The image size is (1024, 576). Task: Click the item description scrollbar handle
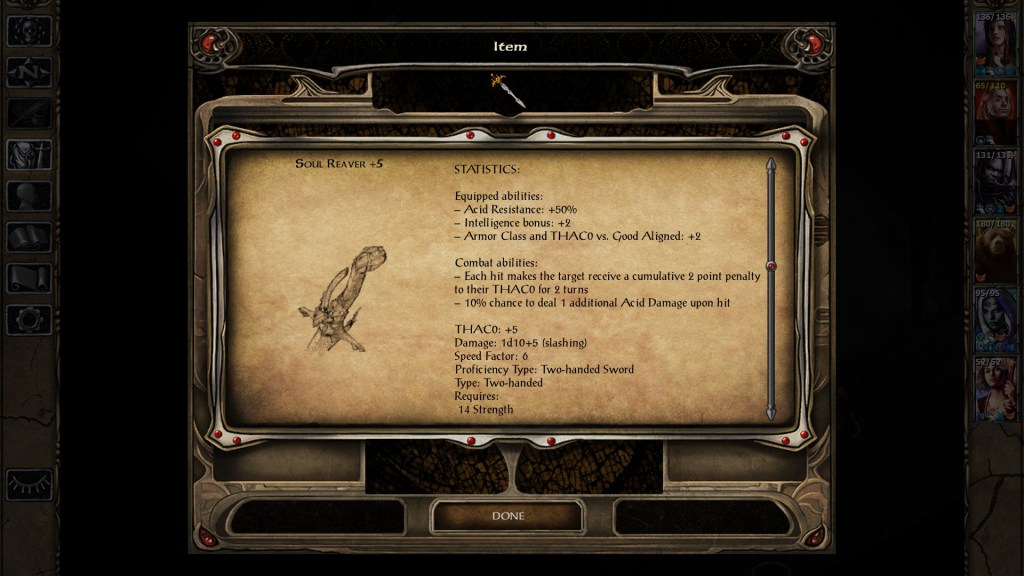(771, 265)
